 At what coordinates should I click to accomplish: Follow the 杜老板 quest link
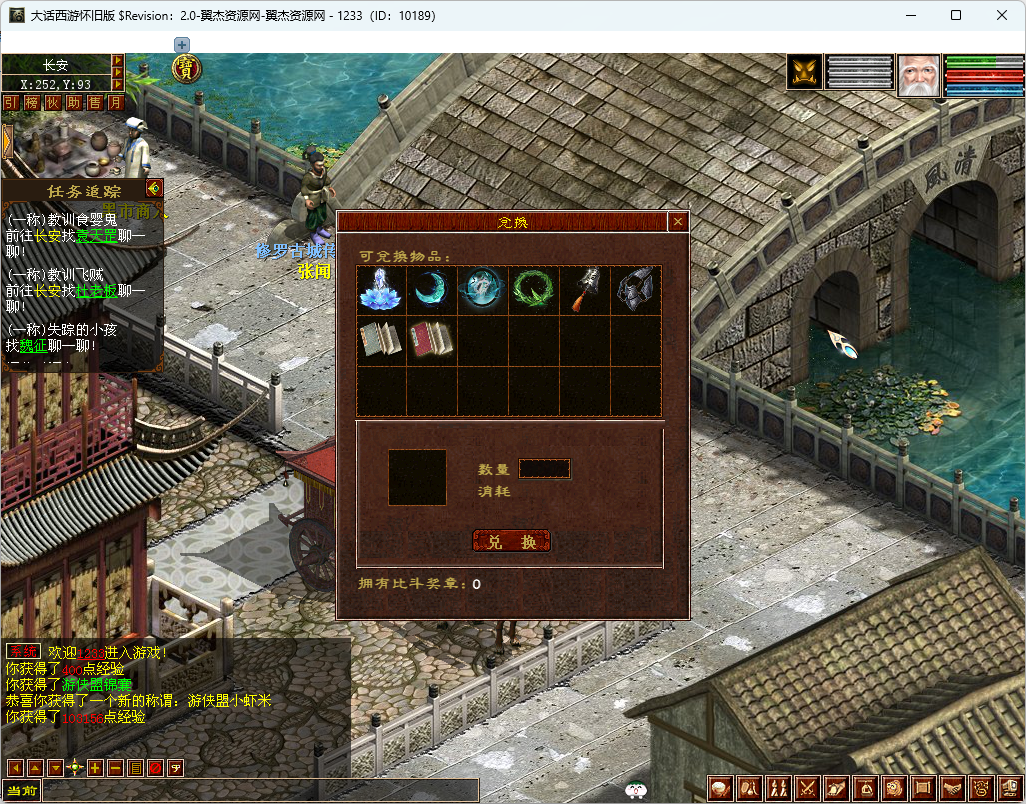[97, 290]
